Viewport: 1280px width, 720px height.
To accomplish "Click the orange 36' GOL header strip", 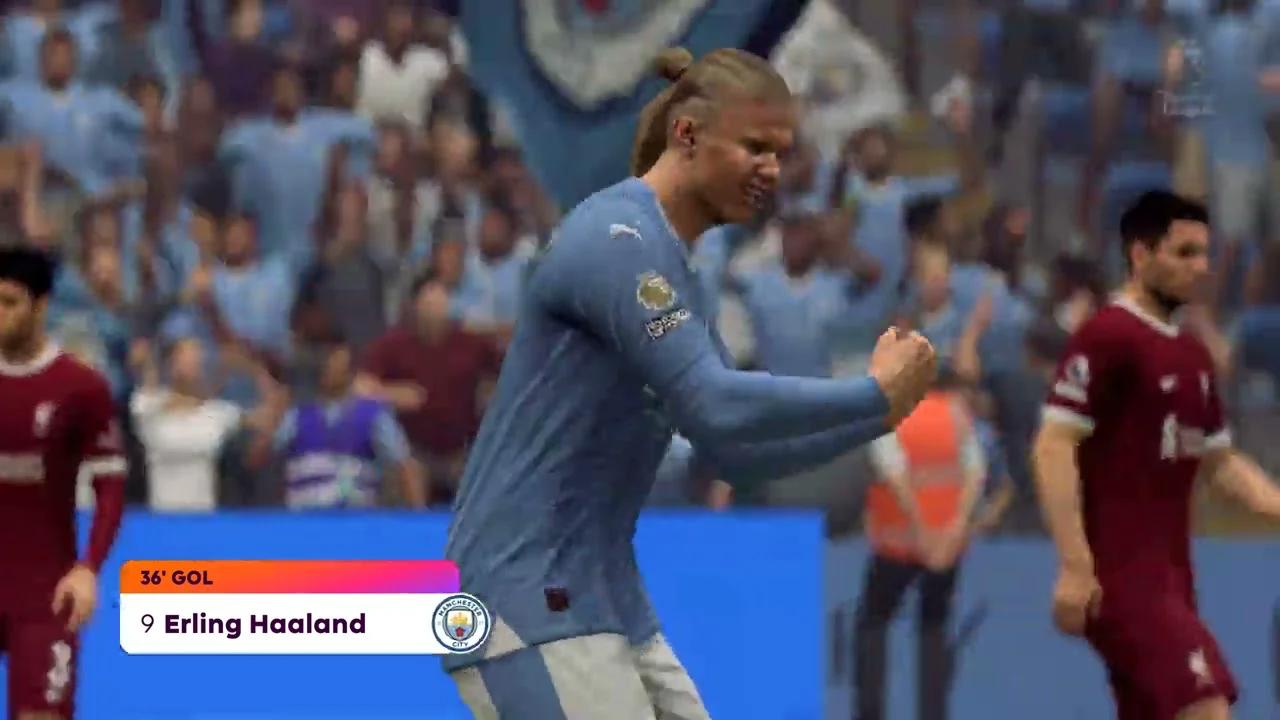I will [x=176, y=578].
